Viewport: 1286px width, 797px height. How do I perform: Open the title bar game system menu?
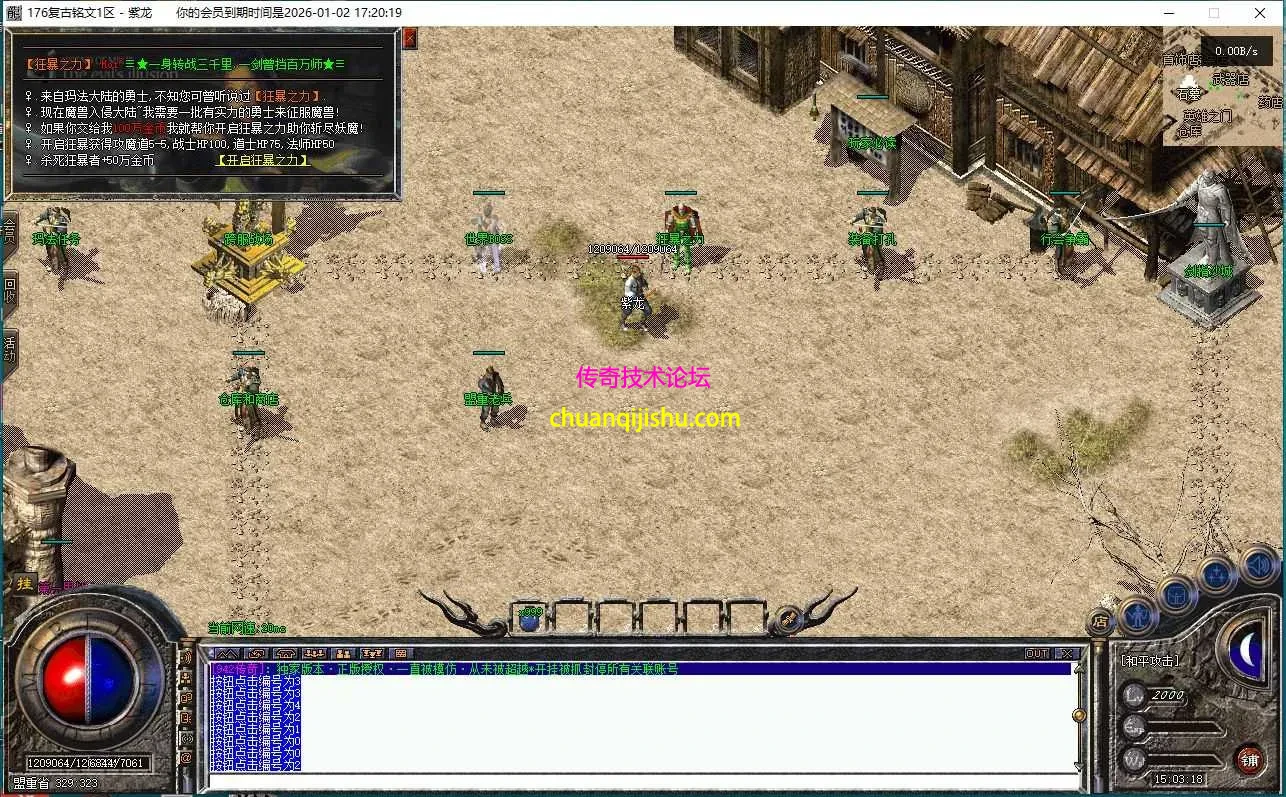point(12,13)
